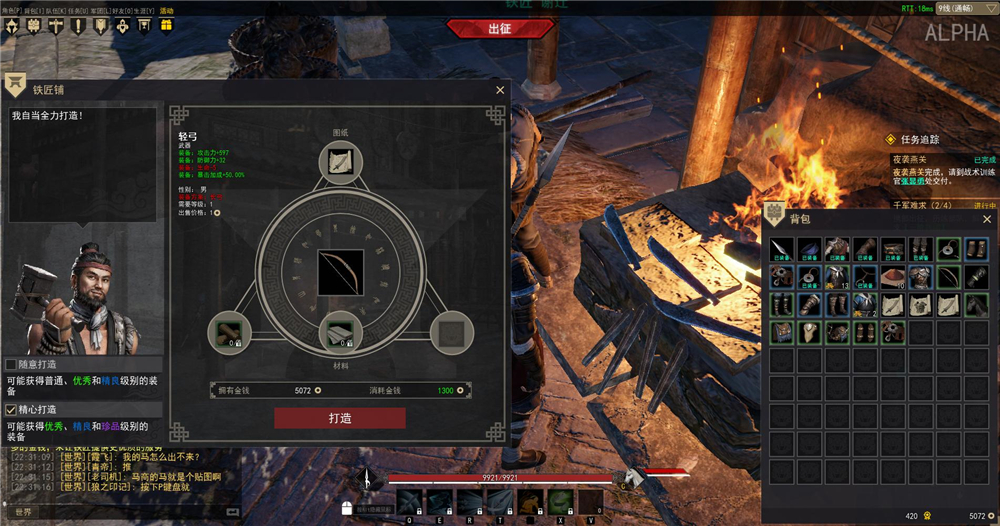1000x526 pixels.
Task: Open the 任务 quest exclamation icon
Action: pos(77,24)
